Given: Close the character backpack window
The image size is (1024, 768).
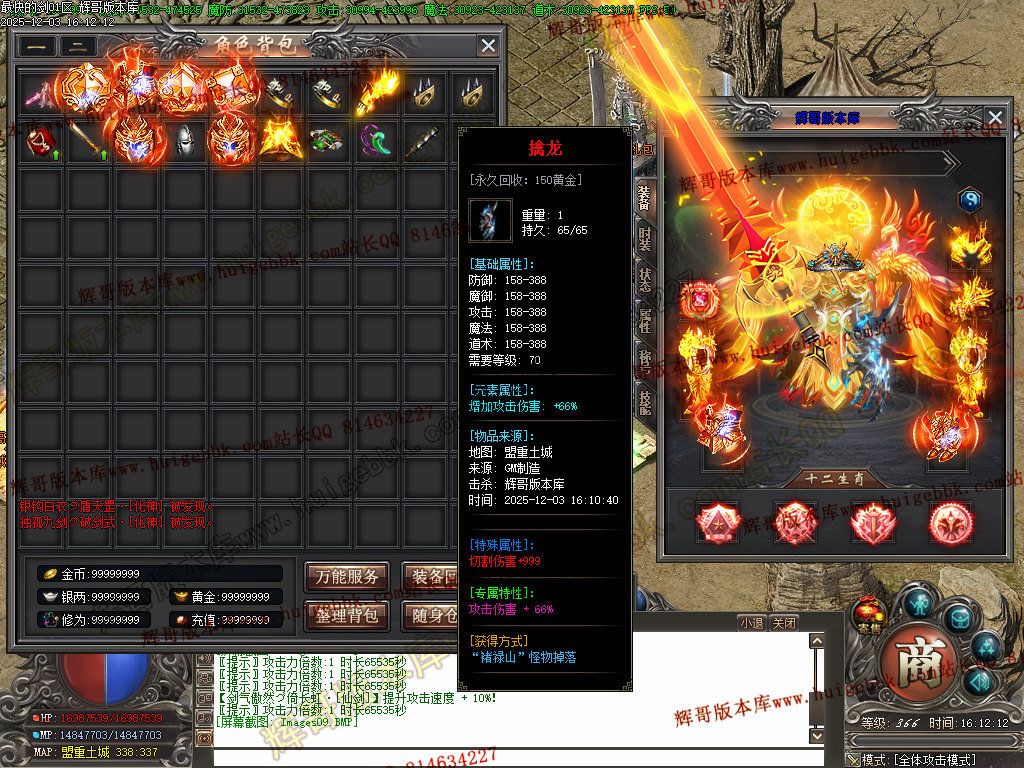Looking at the screenshot, I should coord(488,45).
